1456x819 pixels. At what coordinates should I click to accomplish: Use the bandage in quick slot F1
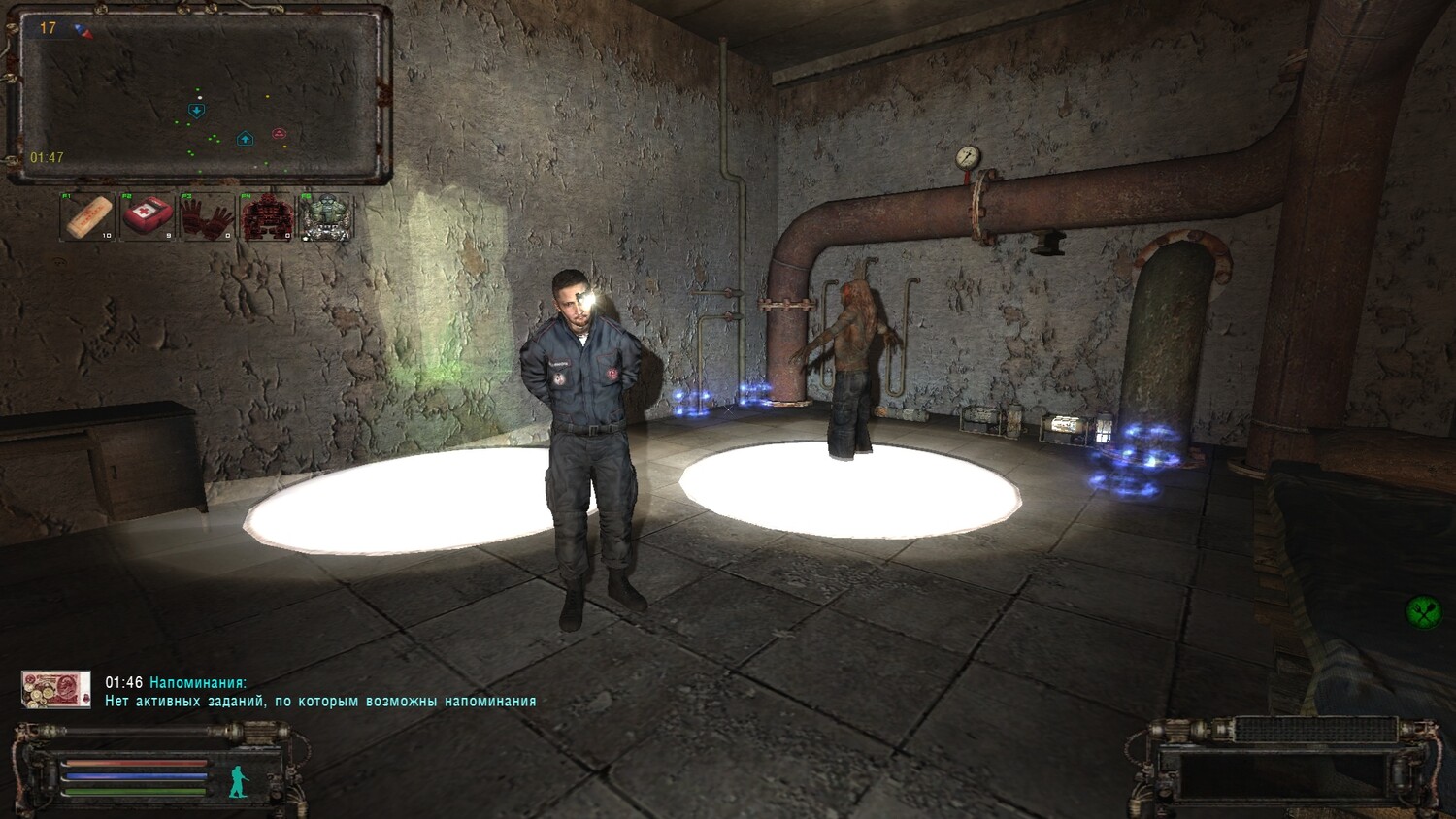(x=88, y=216)
